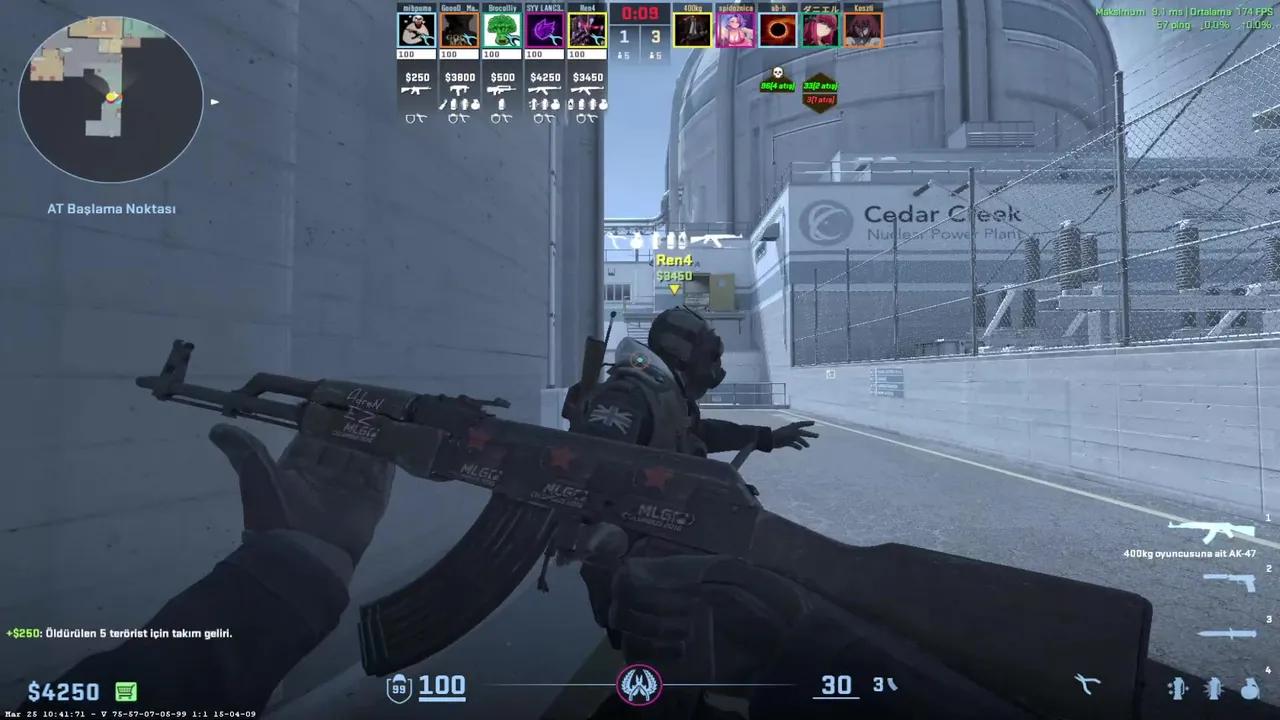Select the Zeus x27 icon above the grenades
The width and height of the screenshot is (1280, 720).
coord(1087,683)
